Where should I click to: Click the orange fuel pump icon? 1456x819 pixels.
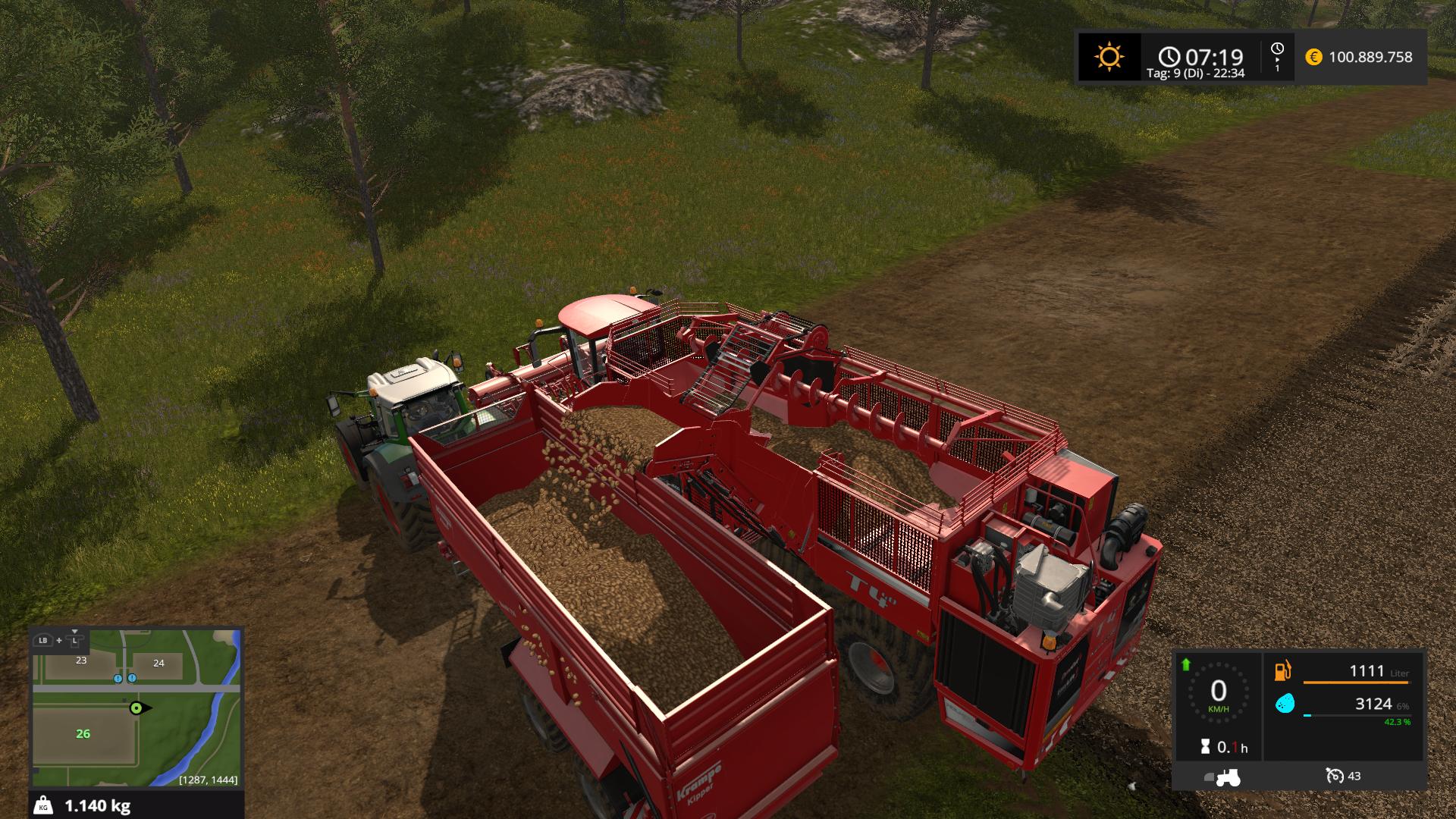[x=1283, y=671]
